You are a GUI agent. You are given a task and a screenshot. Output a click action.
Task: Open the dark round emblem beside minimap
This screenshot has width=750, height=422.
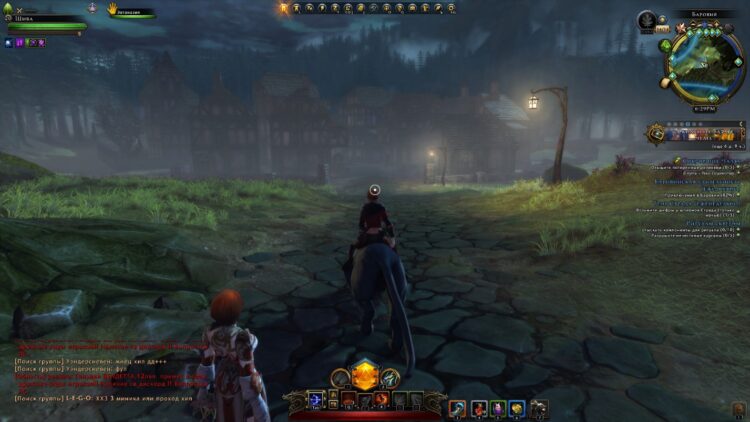tap(647, 19)
